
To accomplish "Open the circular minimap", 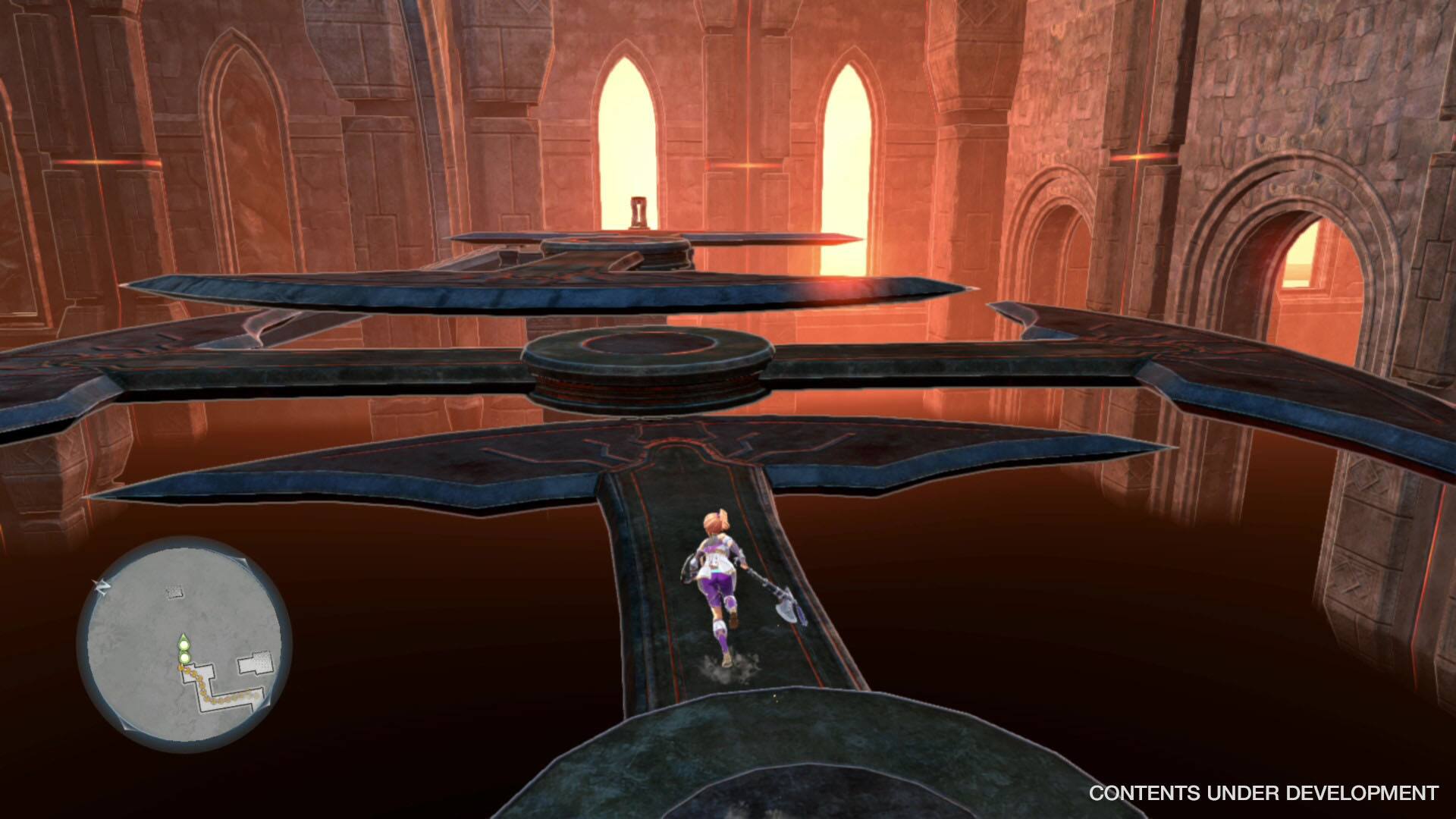I will click(x=184, y=643).
